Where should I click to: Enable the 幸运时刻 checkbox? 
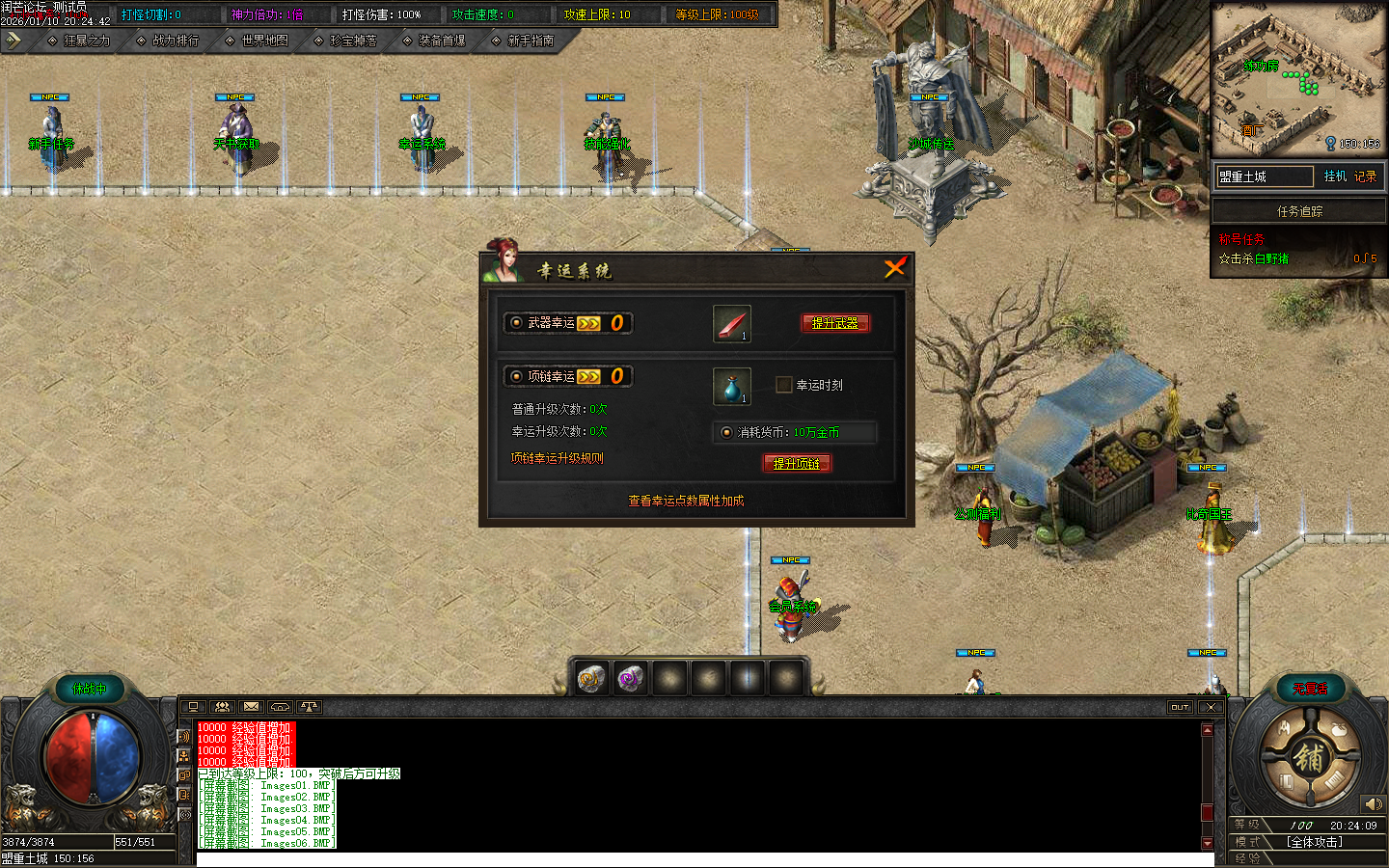pyautogui.click(x=782, y=385)
